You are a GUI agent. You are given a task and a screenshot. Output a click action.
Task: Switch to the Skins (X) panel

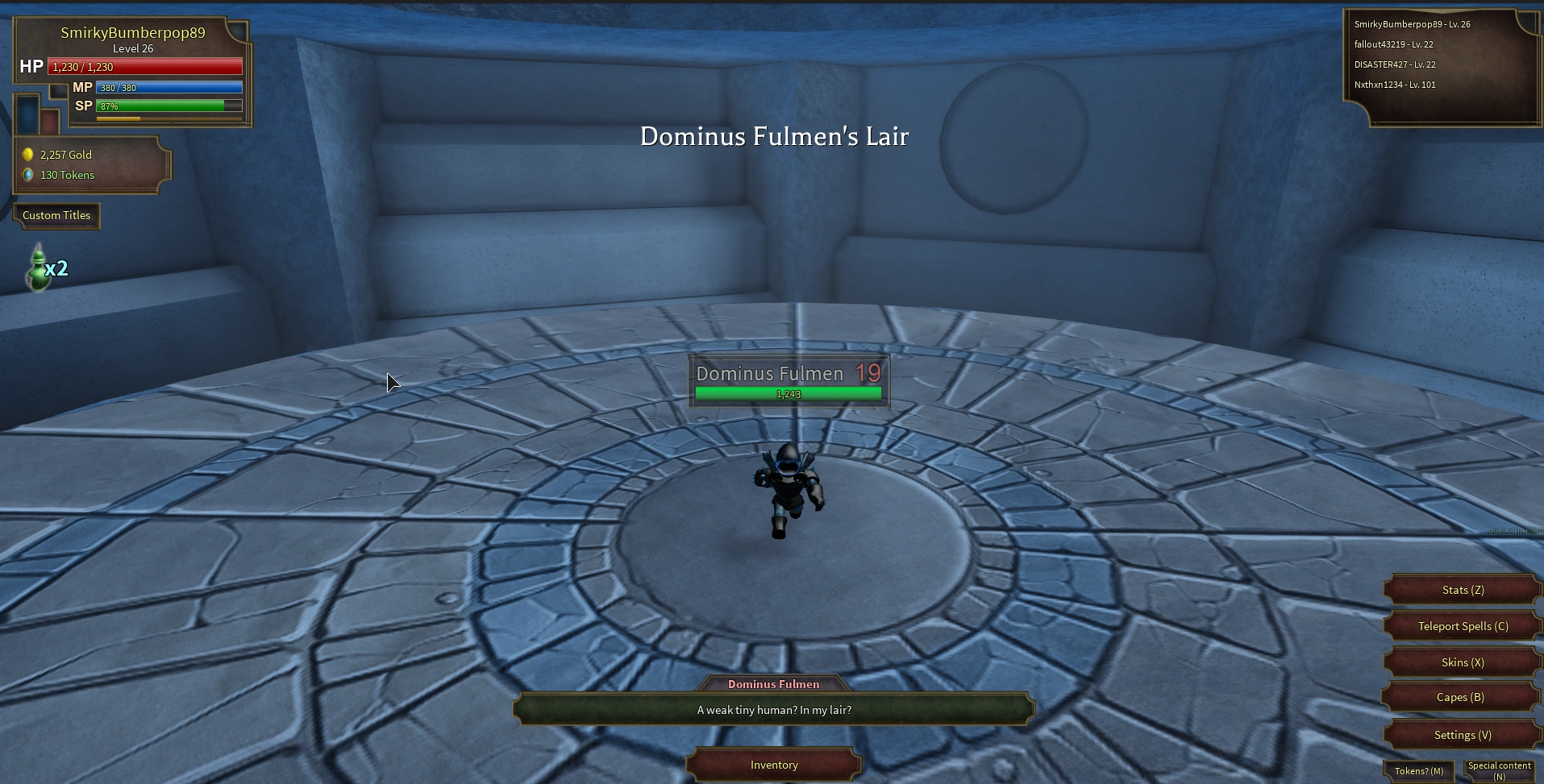coord(1461,662)
